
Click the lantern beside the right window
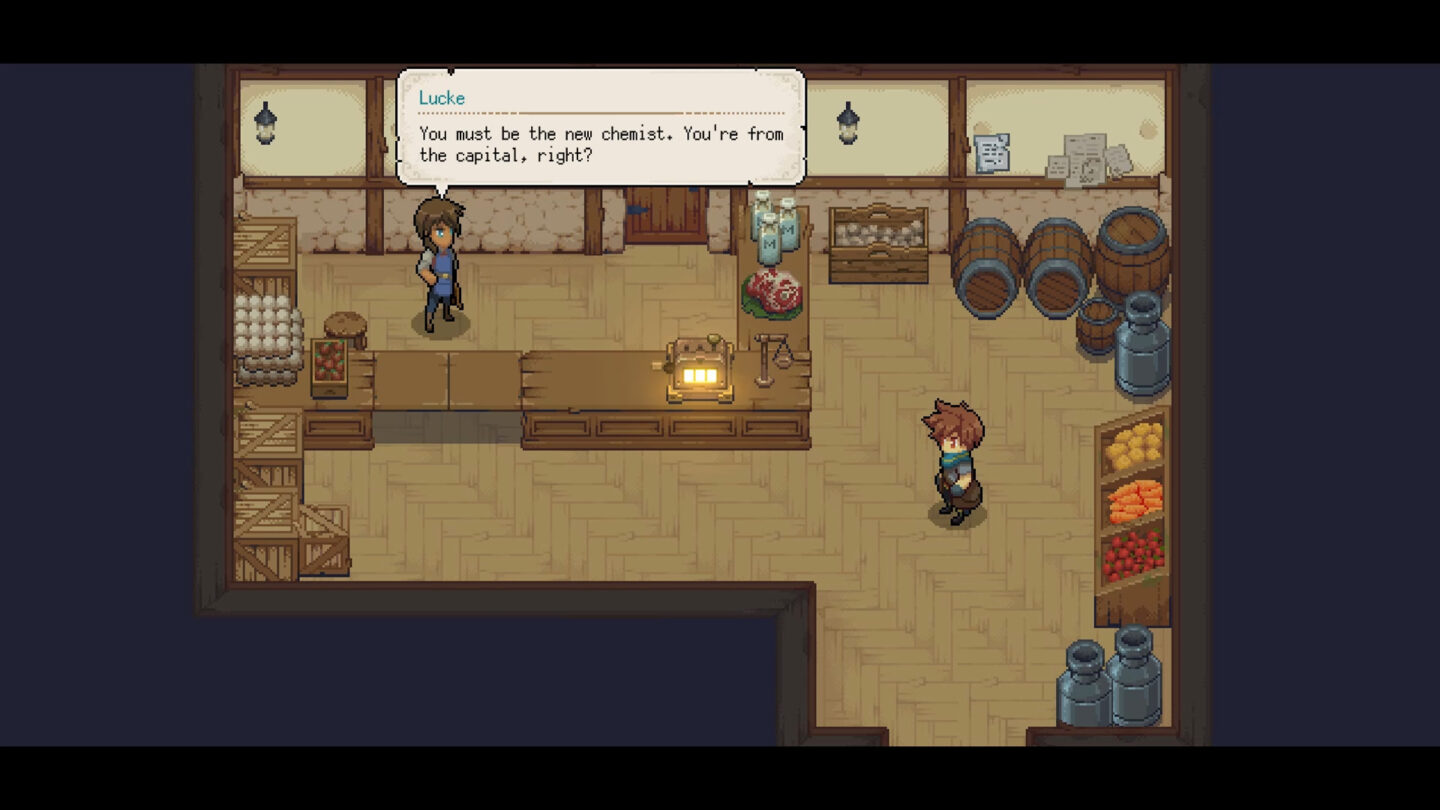coord(849,120)
